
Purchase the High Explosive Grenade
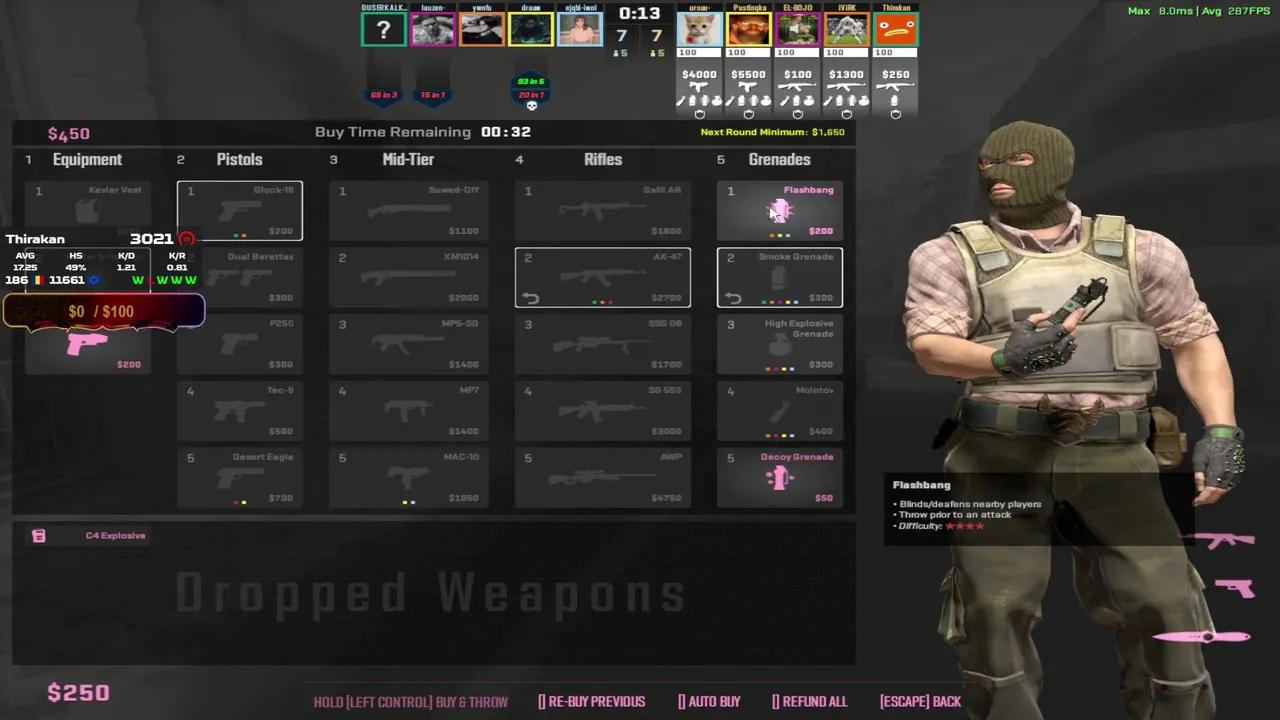[x=779, y=344]
